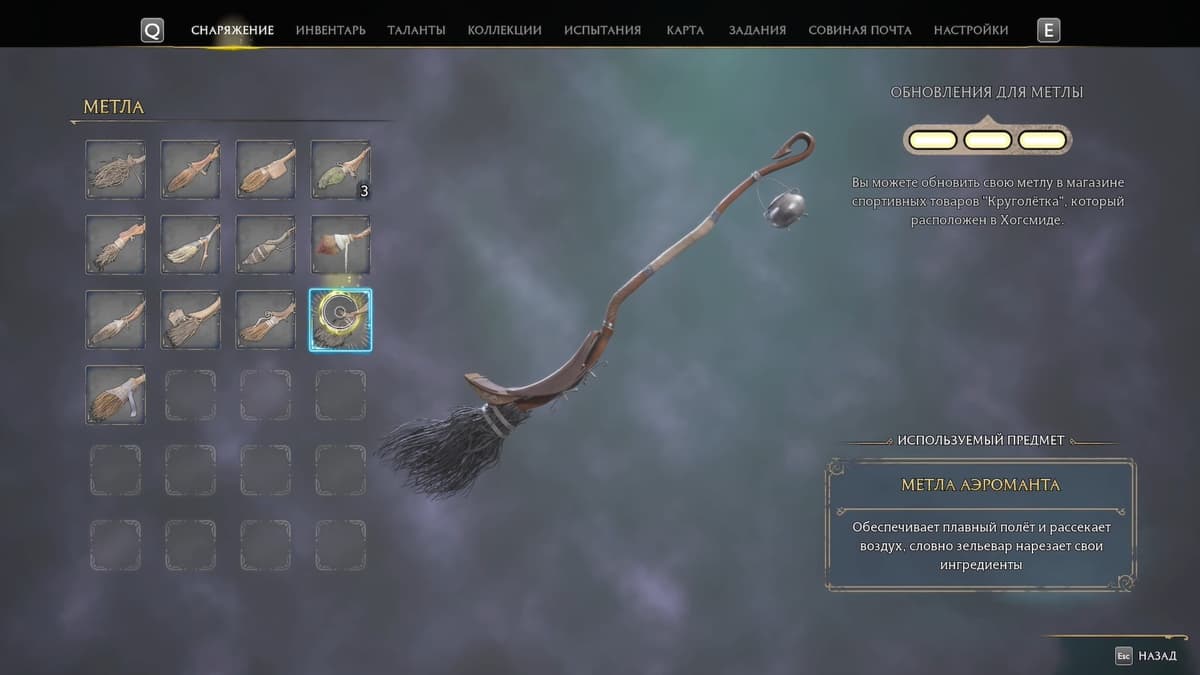The image size is (1200, 675).
Task: Switch to the Задания tab
Action: click(756, 30)
